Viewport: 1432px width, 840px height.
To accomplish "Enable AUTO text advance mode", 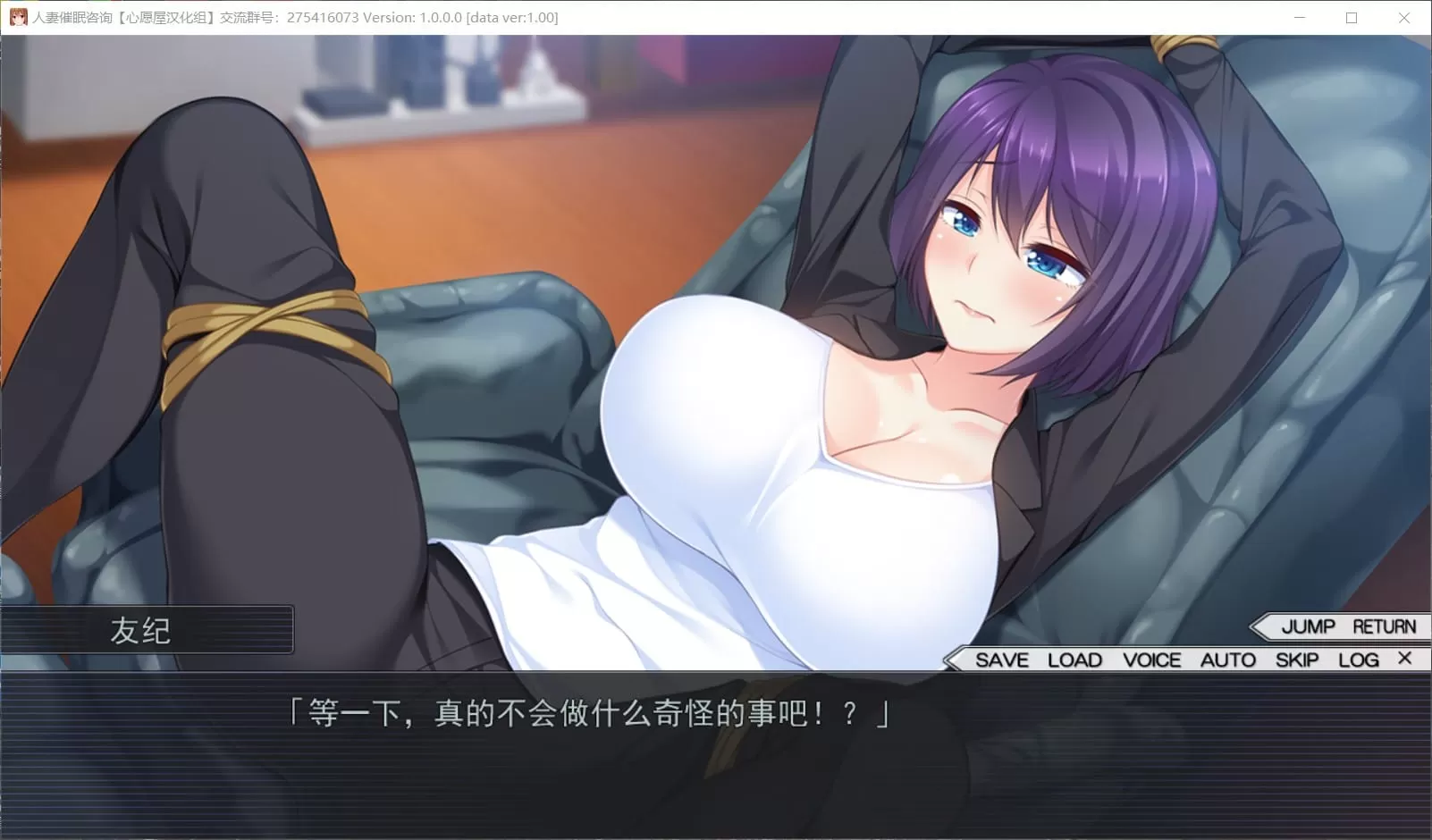I will [x=1227, y=659].
